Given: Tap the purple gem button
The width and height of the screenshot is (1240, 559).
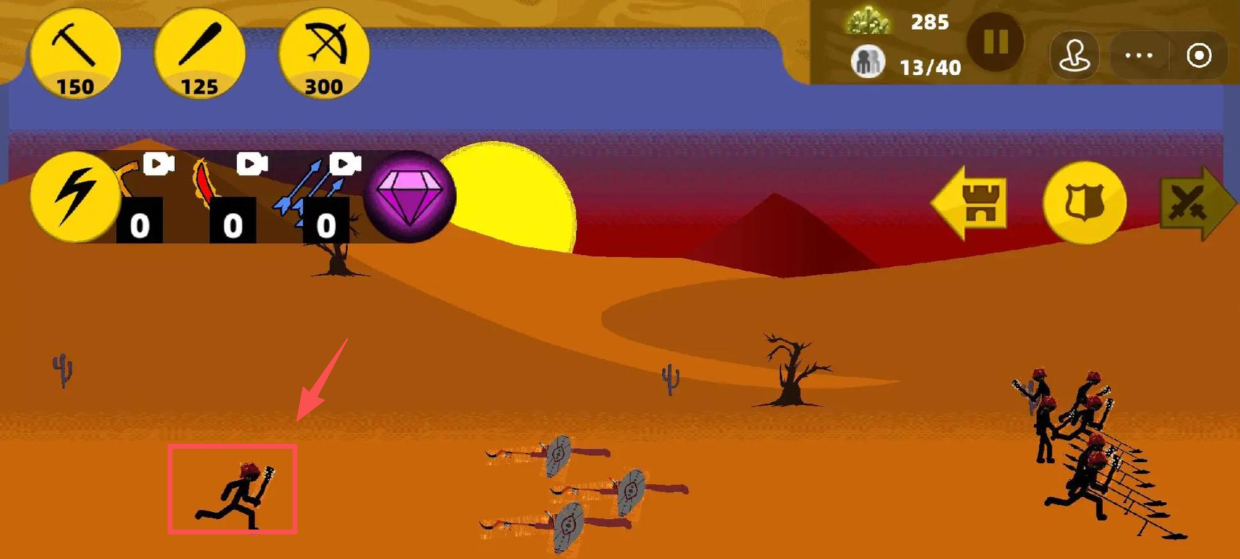Looking at the screenshot, I should 409,196.
